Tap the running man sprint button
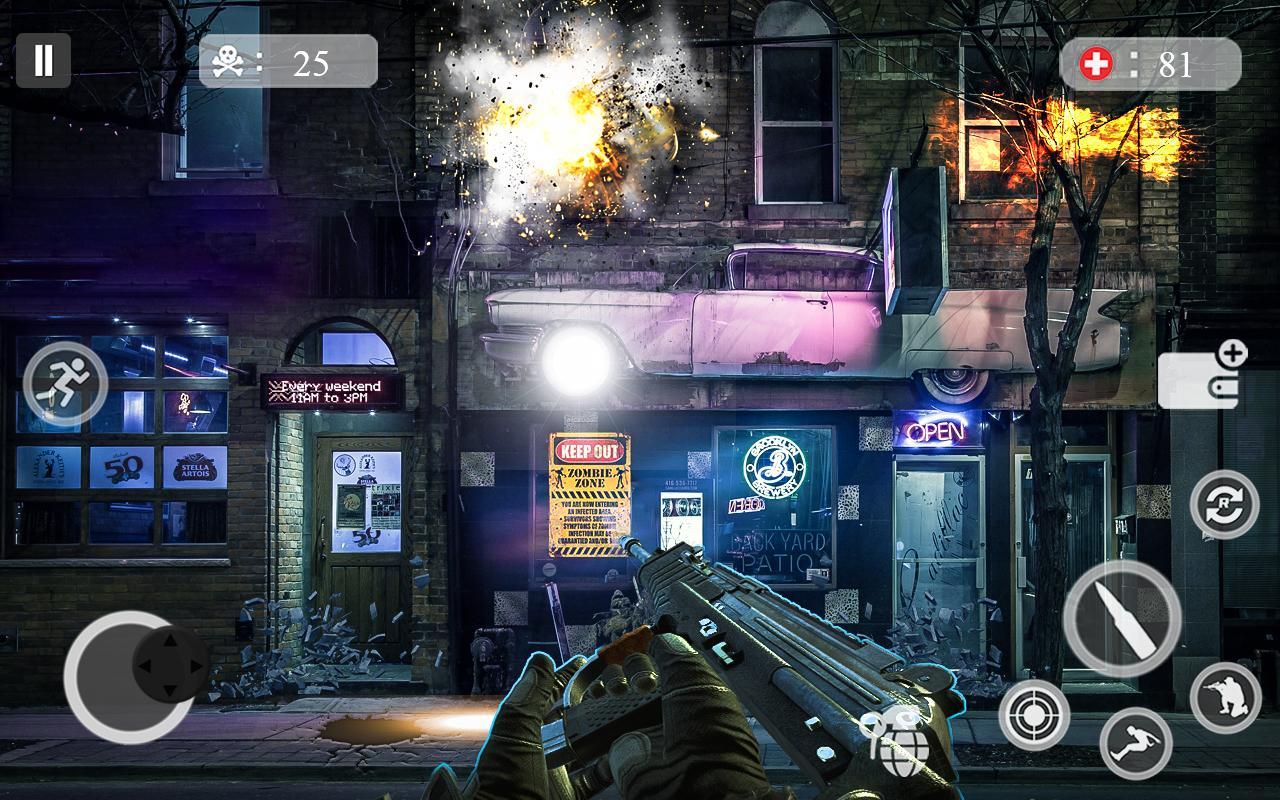The width and height of the screenshot is (1280, 800). 65,383
